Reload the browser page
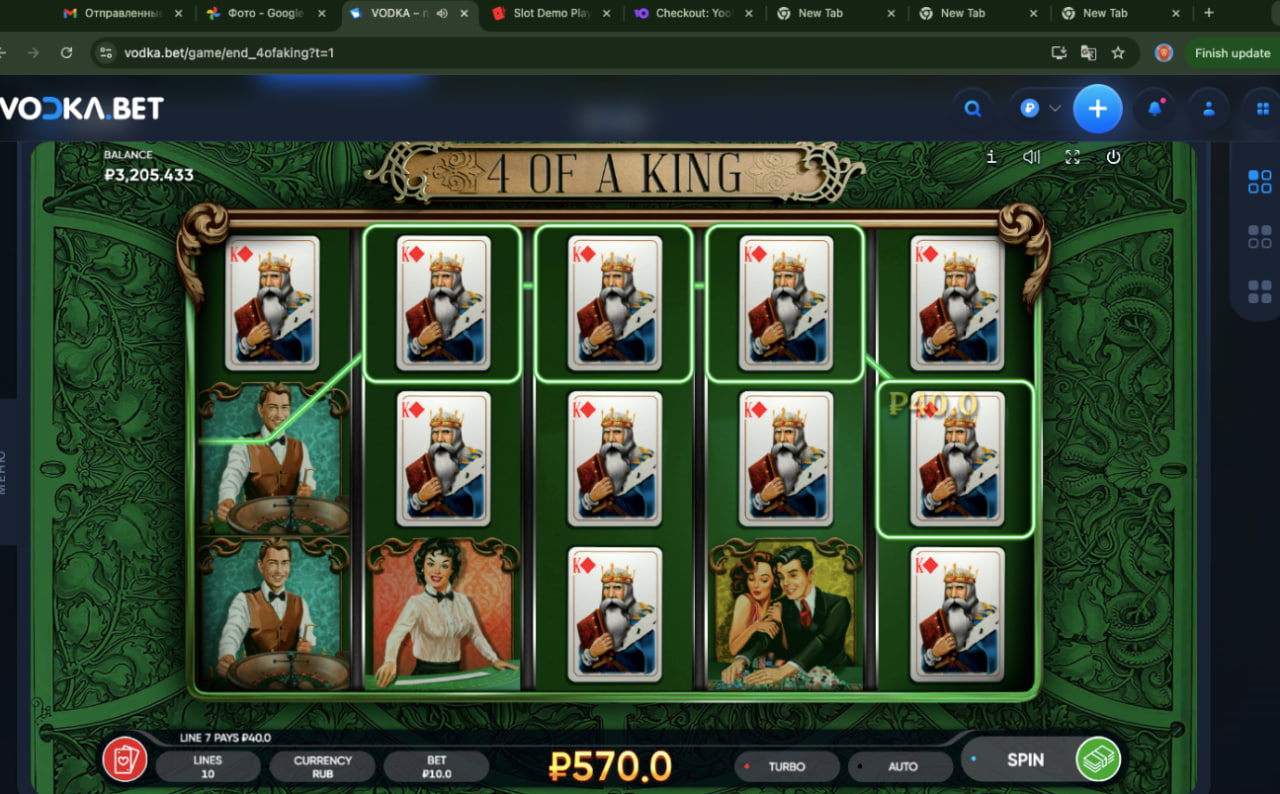The height and width of the screenshot is (794, 1280). coord(66,53)
